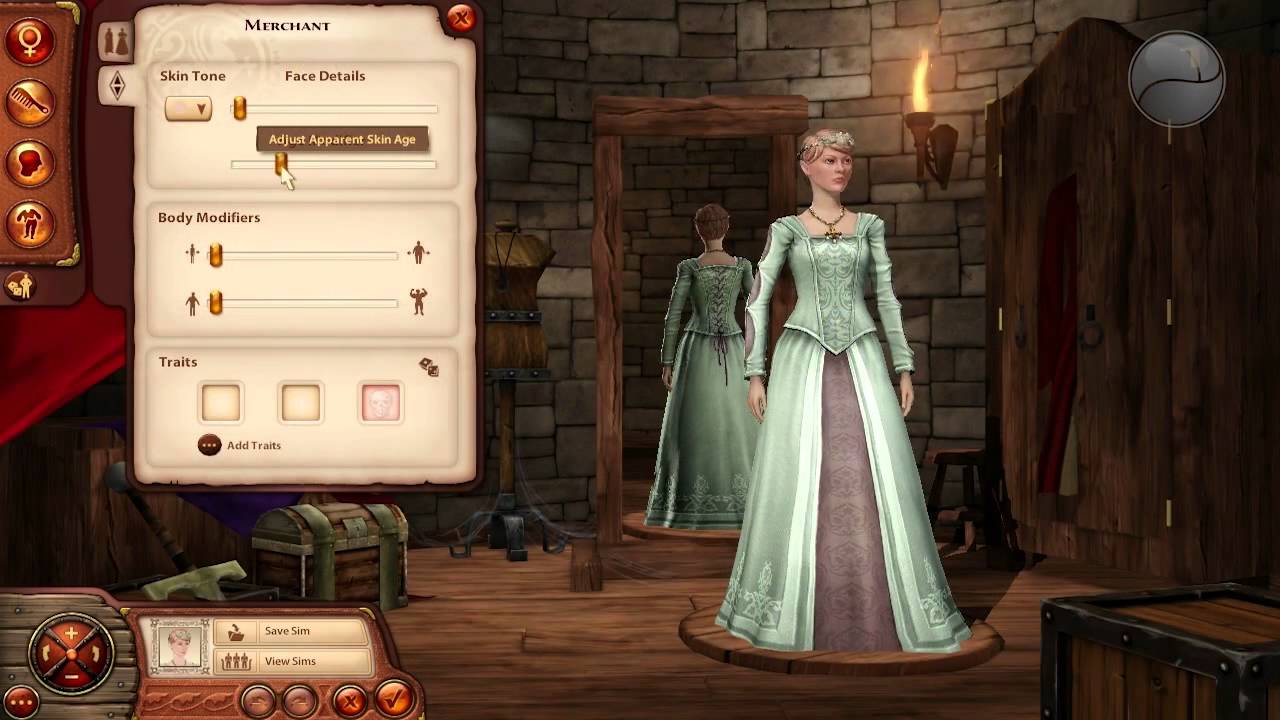The image size is (1280, 720).
Task: Click the muscle definition slider handle
Action: (x=215, y=303)
